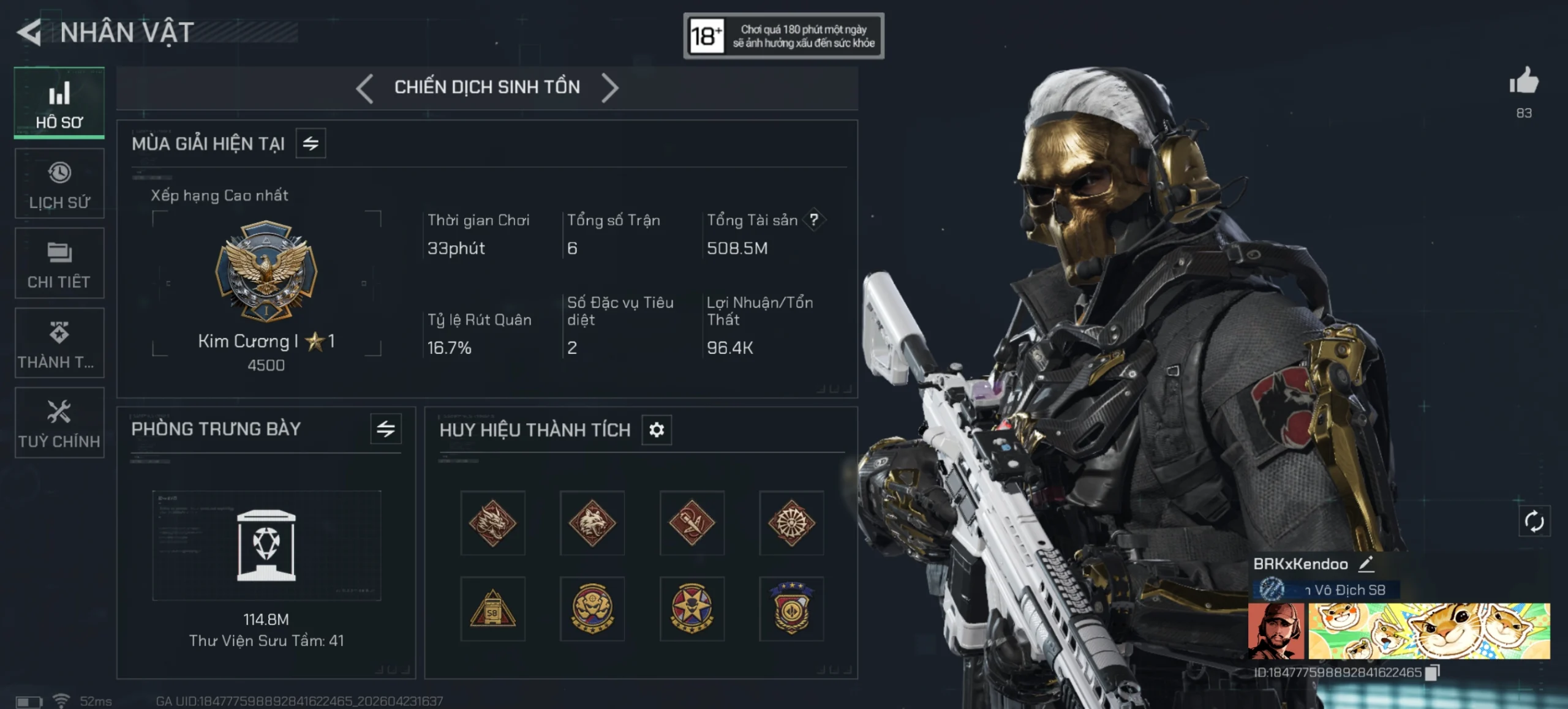
Task: Show previous game mode with left arrow
Action: (x=365, y=88)
